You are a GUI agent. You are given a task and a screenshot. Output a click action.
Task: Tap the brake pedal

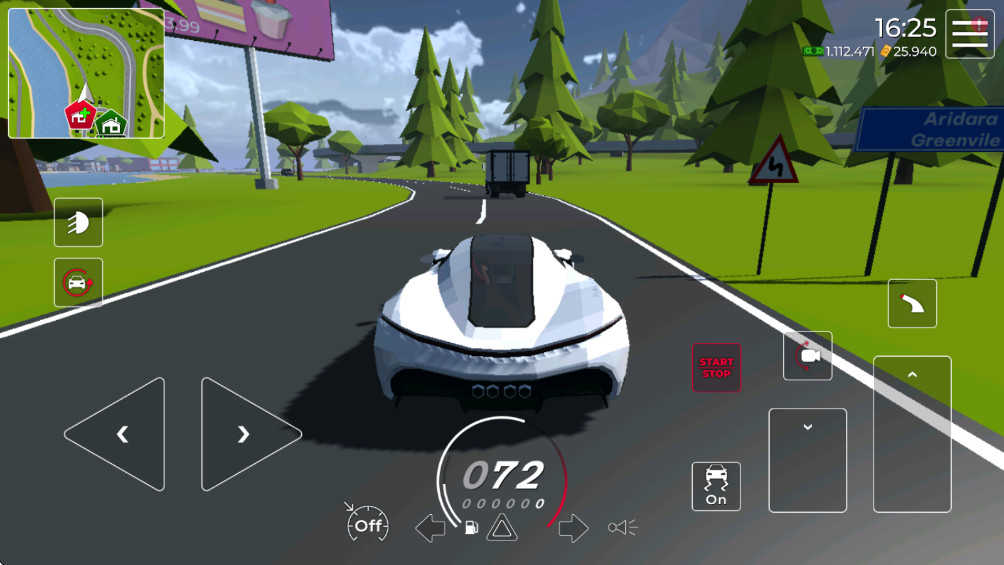tap(807, 460)
